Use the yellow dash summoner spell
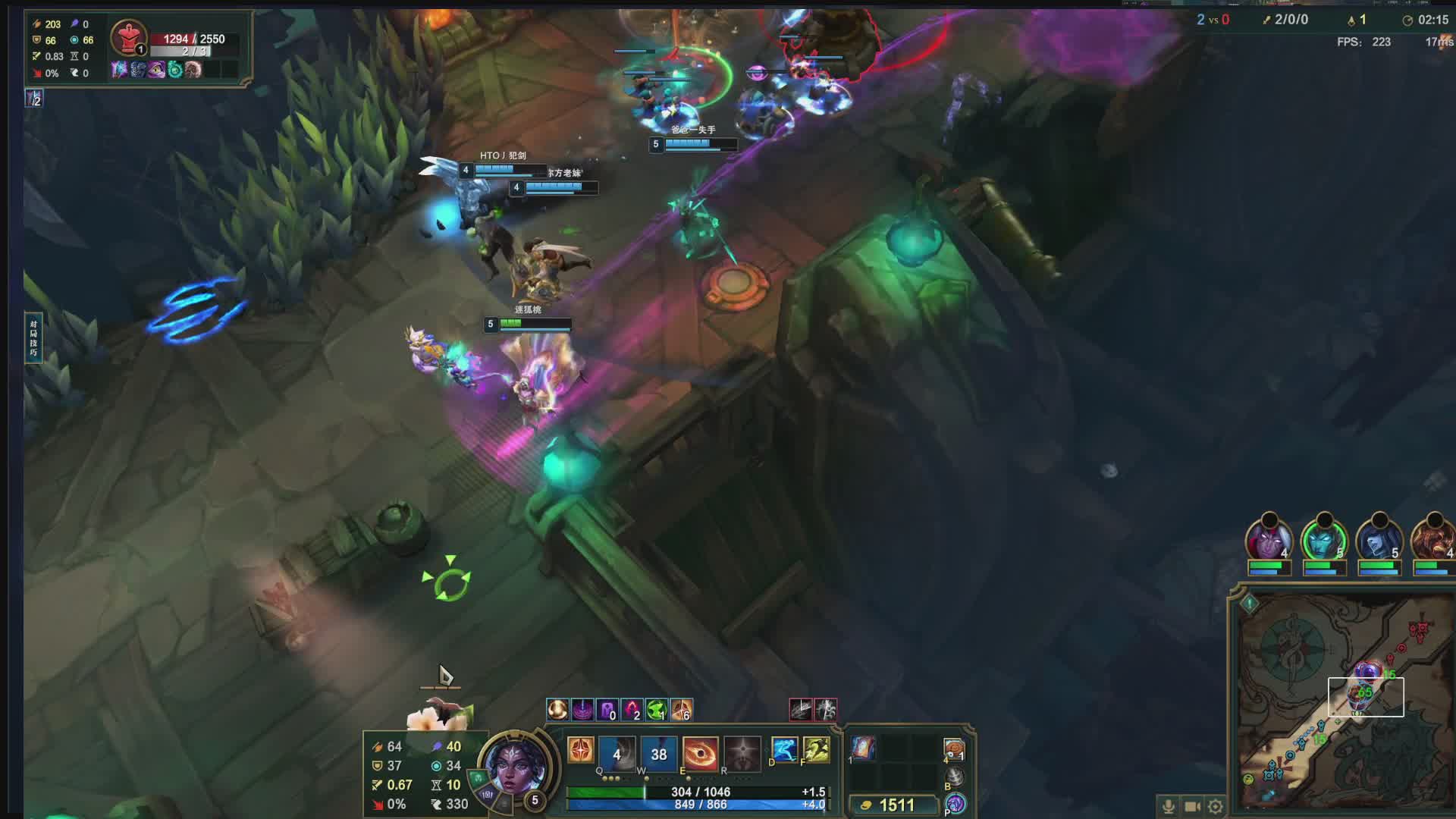The height and width of the screenshot is (819, 1456). tap(817, 750)
